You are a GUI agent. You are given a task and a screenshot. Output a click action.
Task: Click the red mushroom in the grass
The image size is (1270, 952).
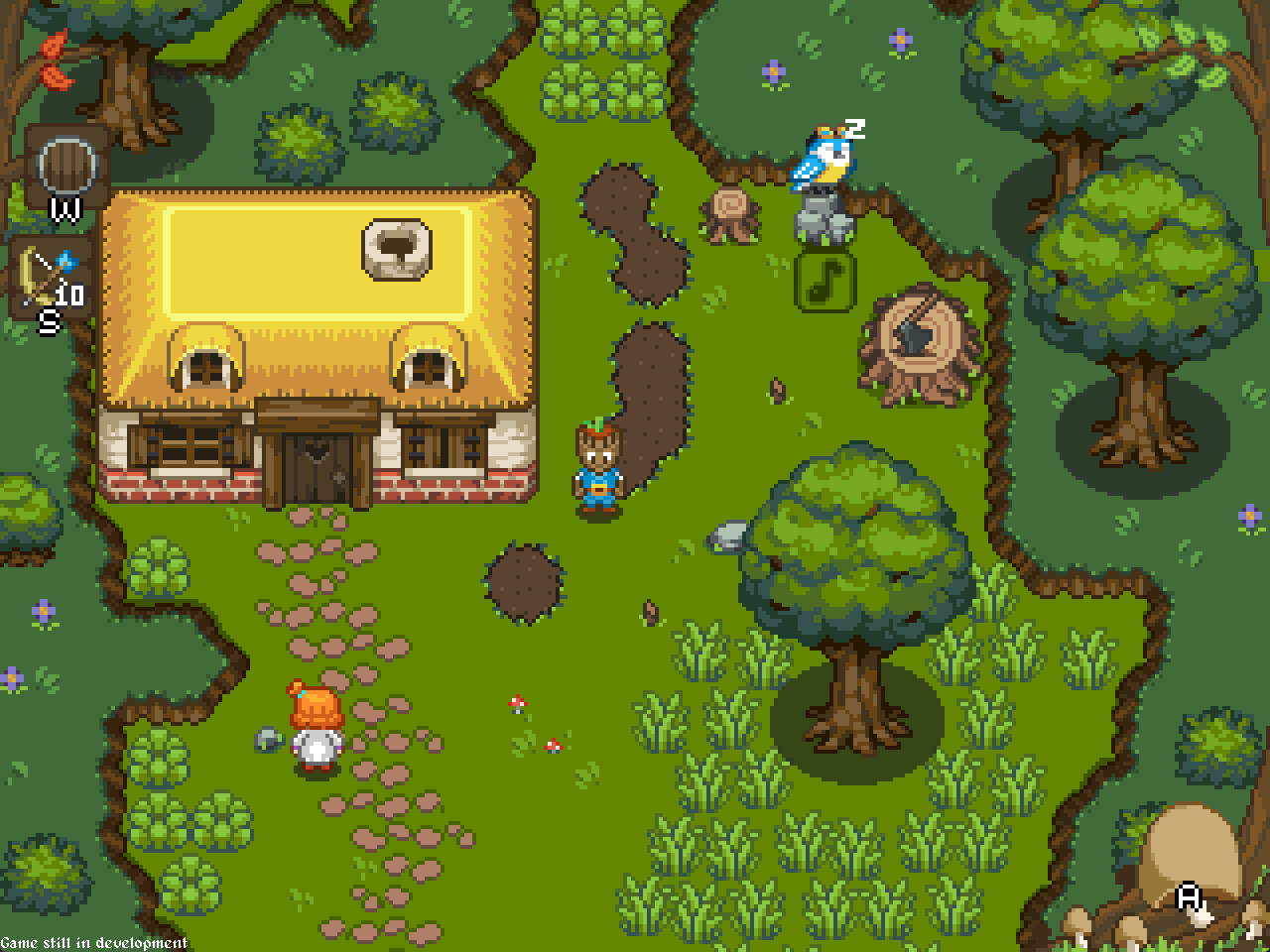(x=517, y=702)
